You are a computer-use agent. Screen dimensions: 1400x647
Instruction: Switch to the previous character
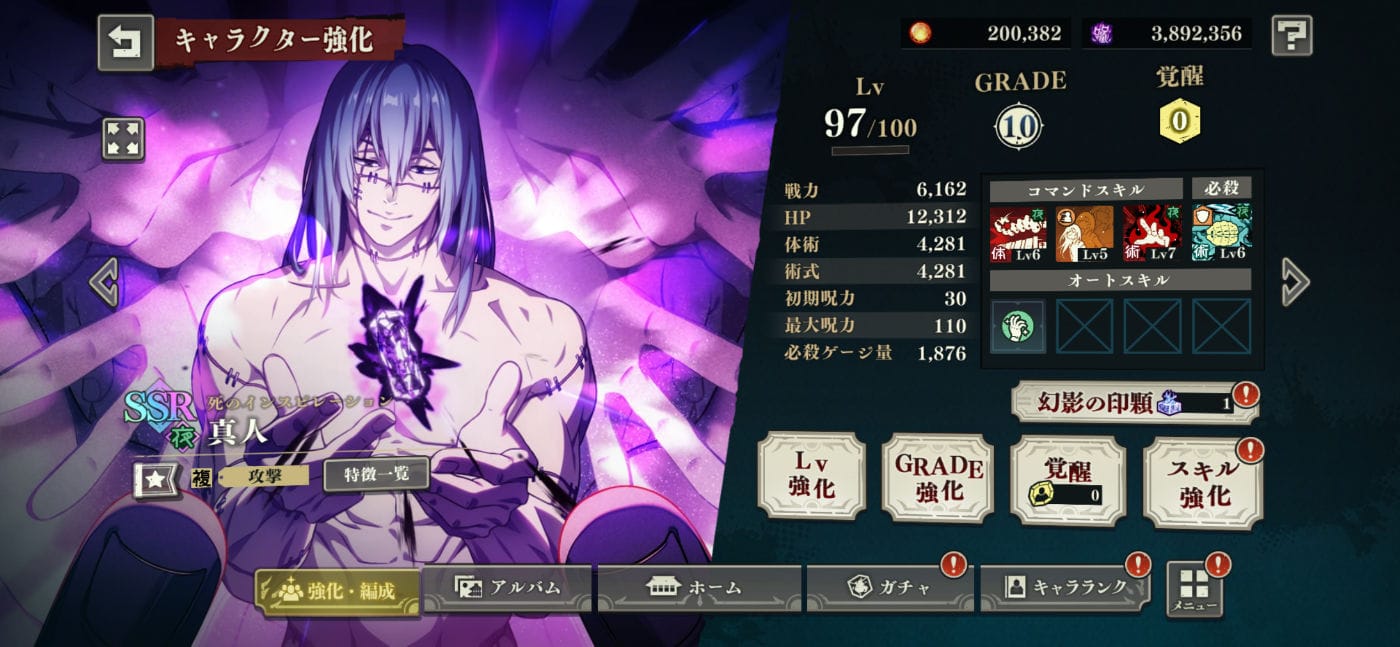104,281
